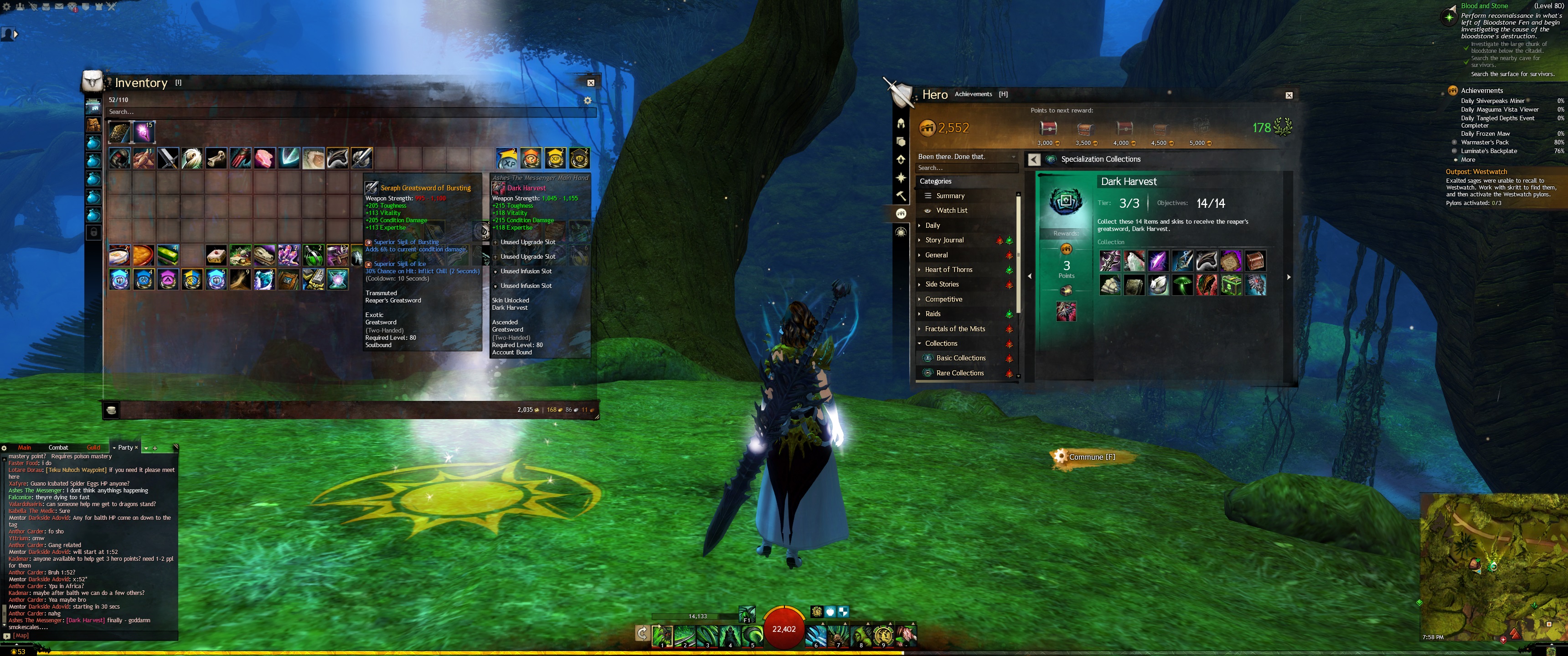Switch to the Combat chat tab
This screenshot has width=1568, height=656.
(x=58, y=447)
